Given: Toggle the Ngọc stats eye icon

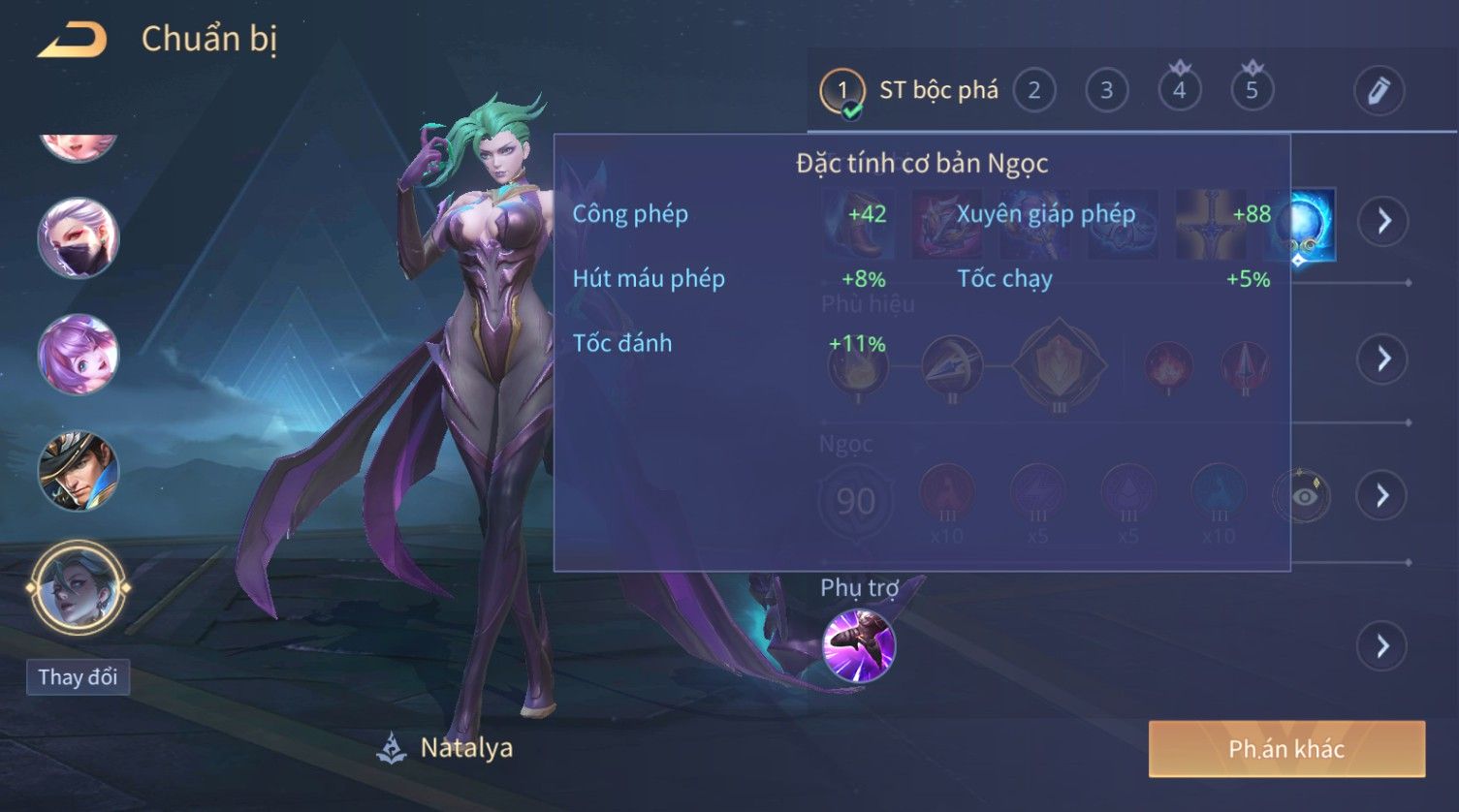Looking at the screenshot, I should (x=1303, y=496).
